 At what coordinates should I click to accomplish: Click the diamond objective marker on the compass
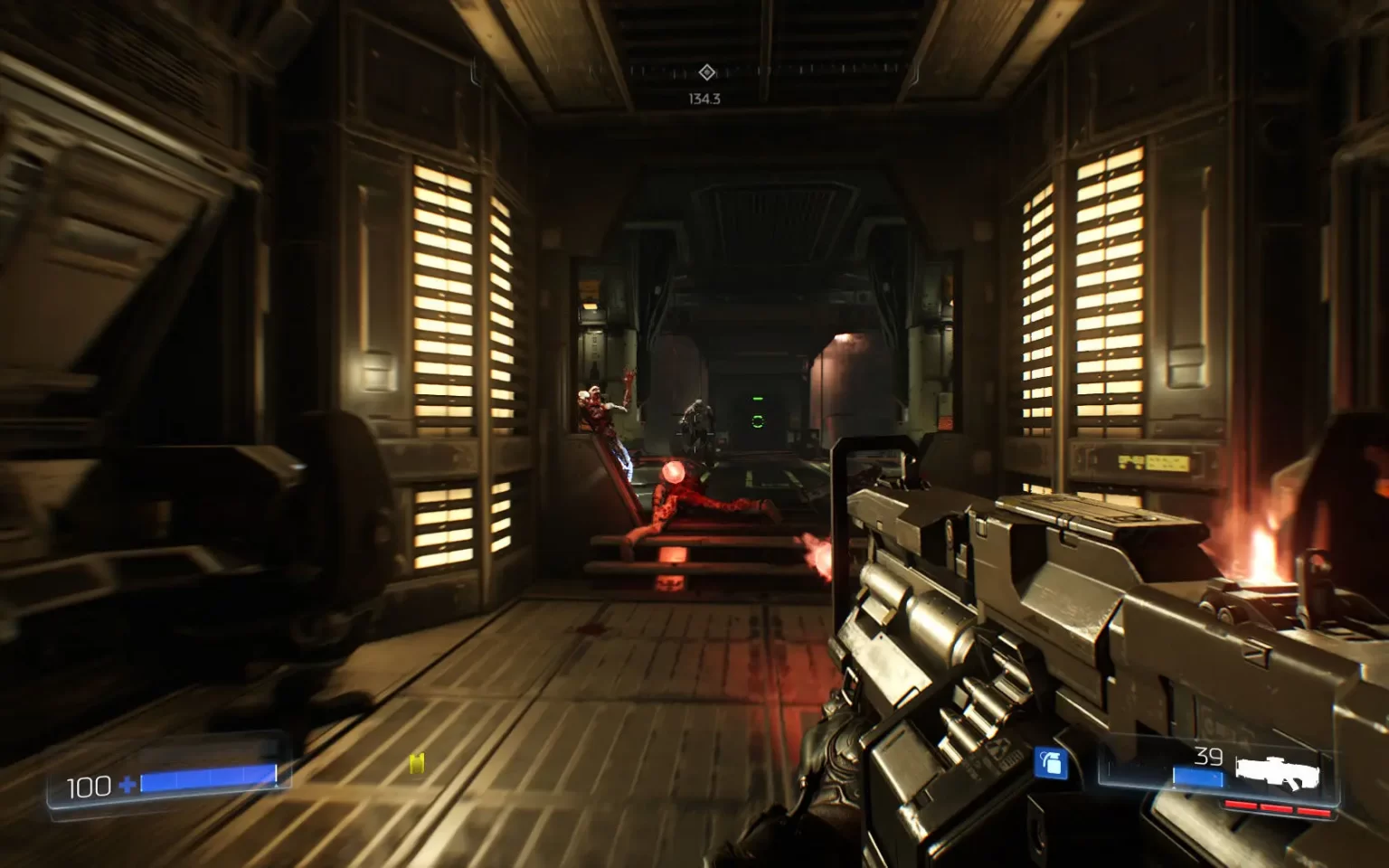coord(707,72)
